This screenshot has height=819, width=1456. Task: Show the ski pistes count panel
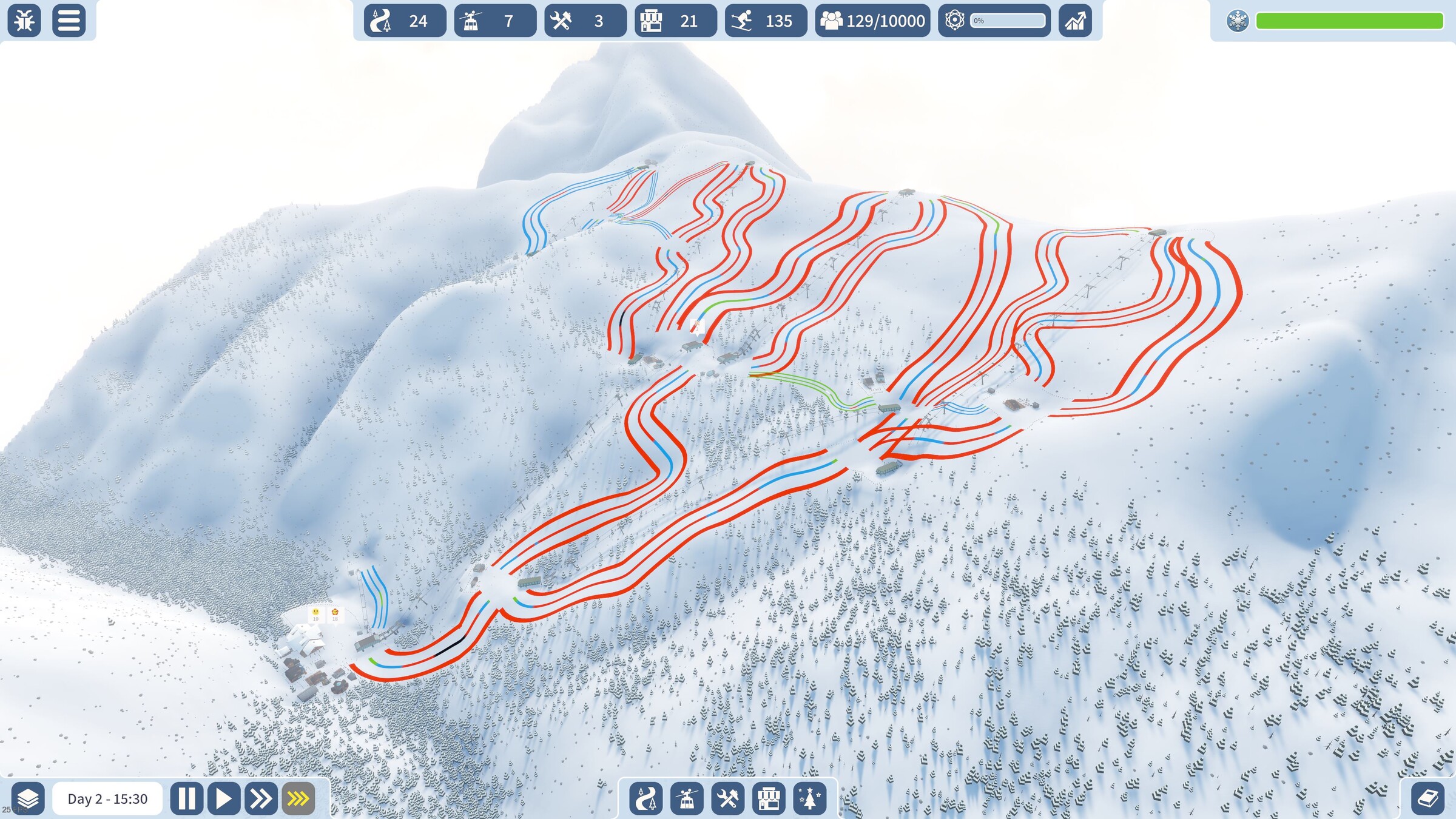(x=405, y=21)
